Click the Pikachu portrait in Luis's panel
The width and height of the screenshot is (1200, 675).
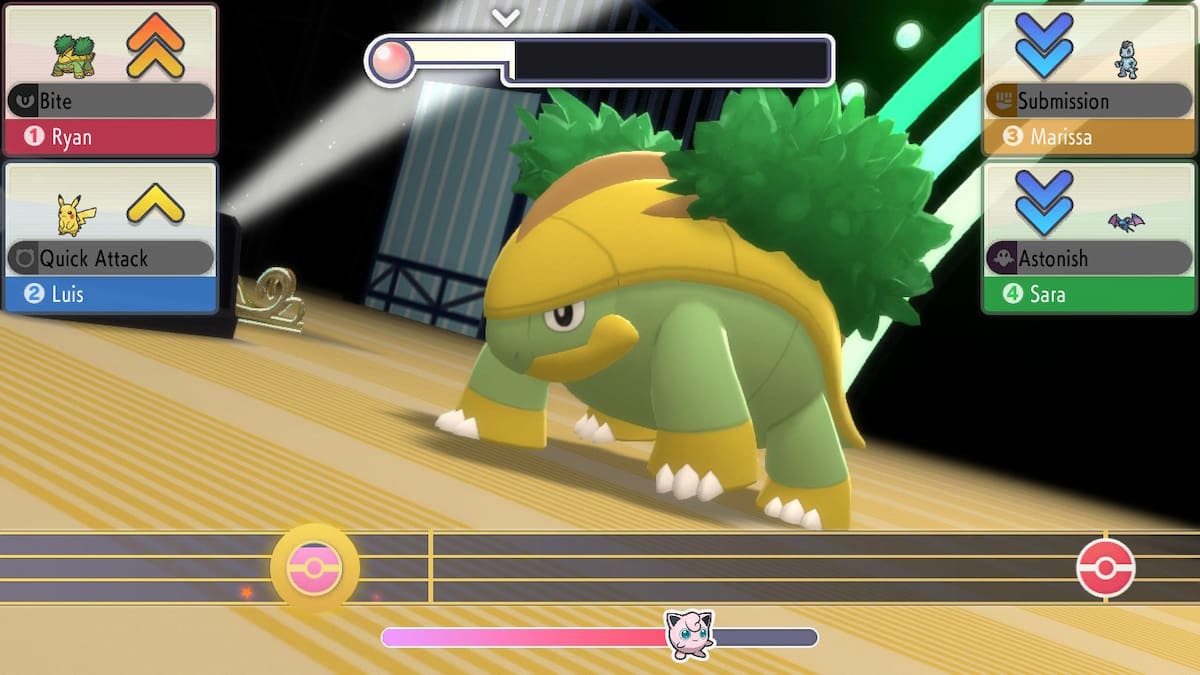click(x=70, y=213)
